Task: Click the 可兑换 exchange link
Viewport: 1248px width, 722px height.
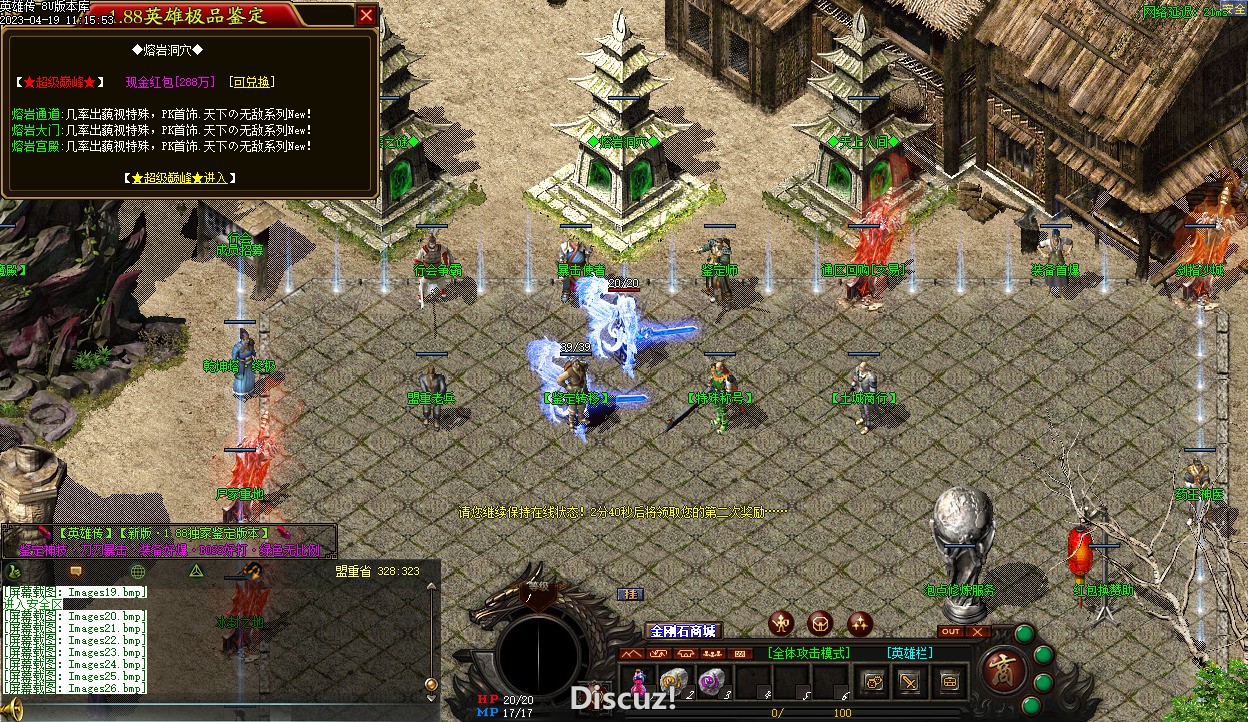Action: coord(251,82)
